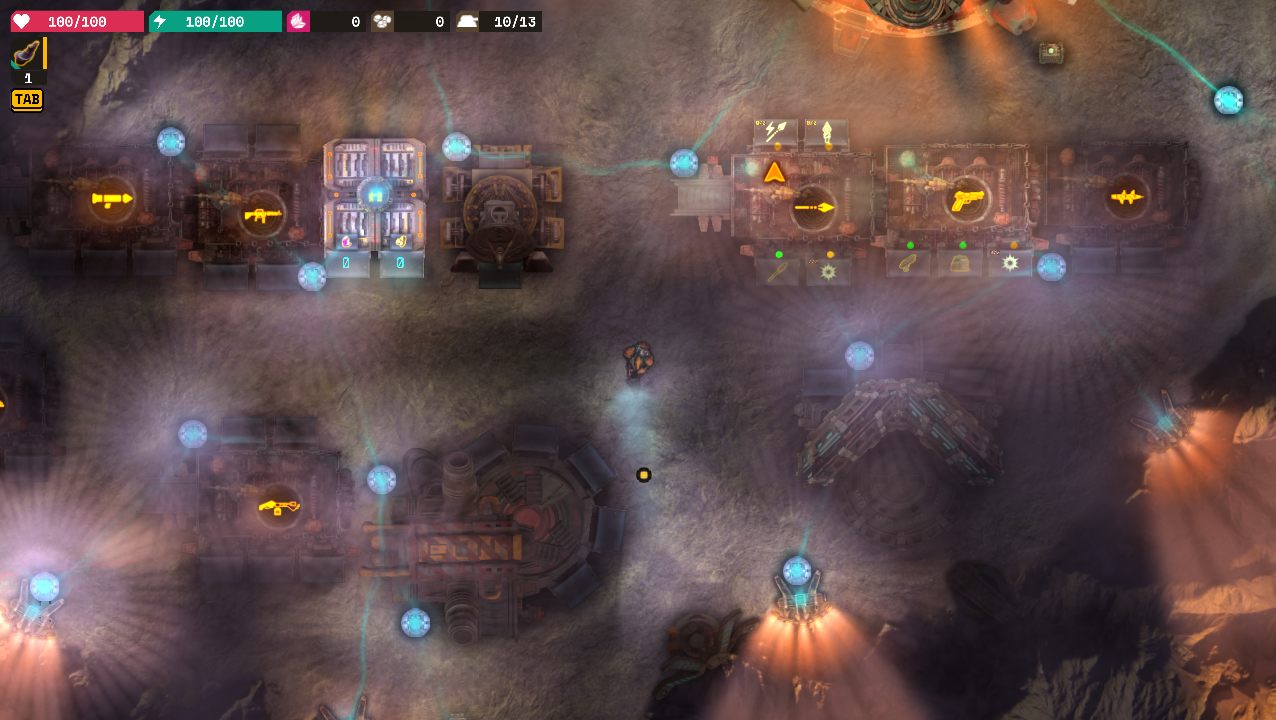Screen dimensions: 1276x720
Task: Click the explosion module slot below the pistol factory
Action: tap(1010, 263)
